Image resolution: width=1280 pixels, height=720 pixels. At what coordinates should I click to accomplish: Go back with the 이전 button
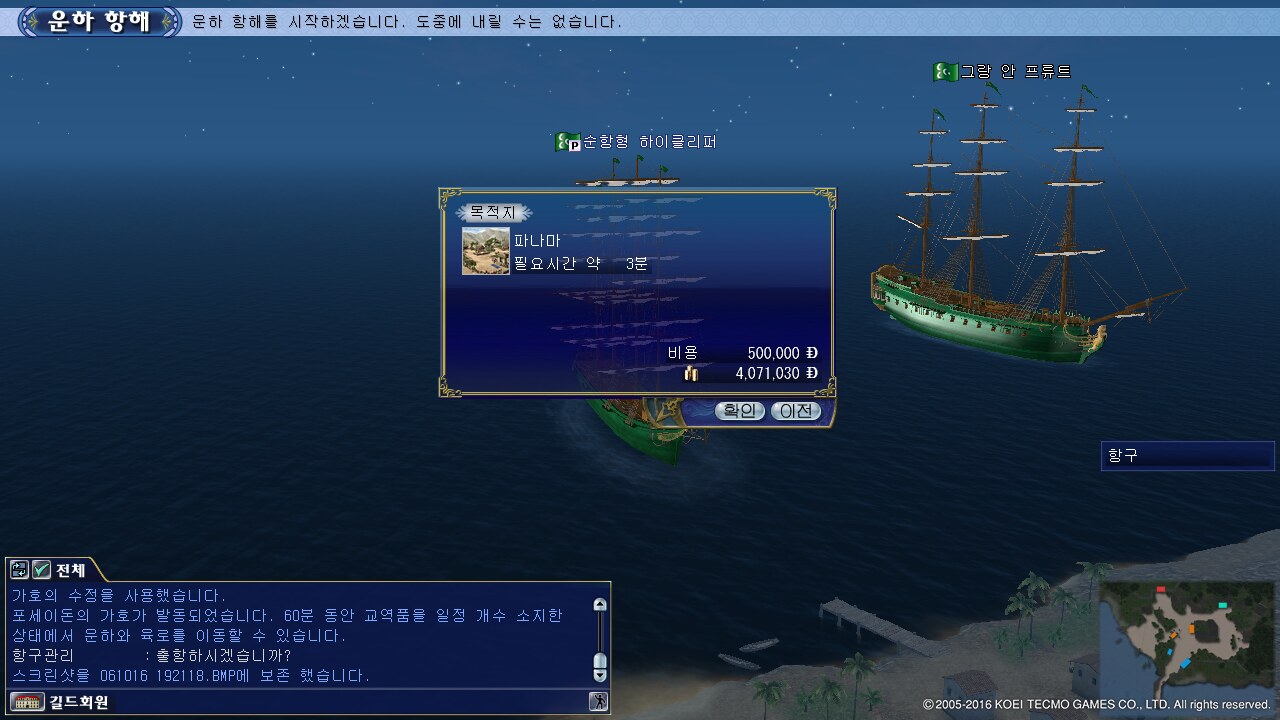[x=795, y=411]
